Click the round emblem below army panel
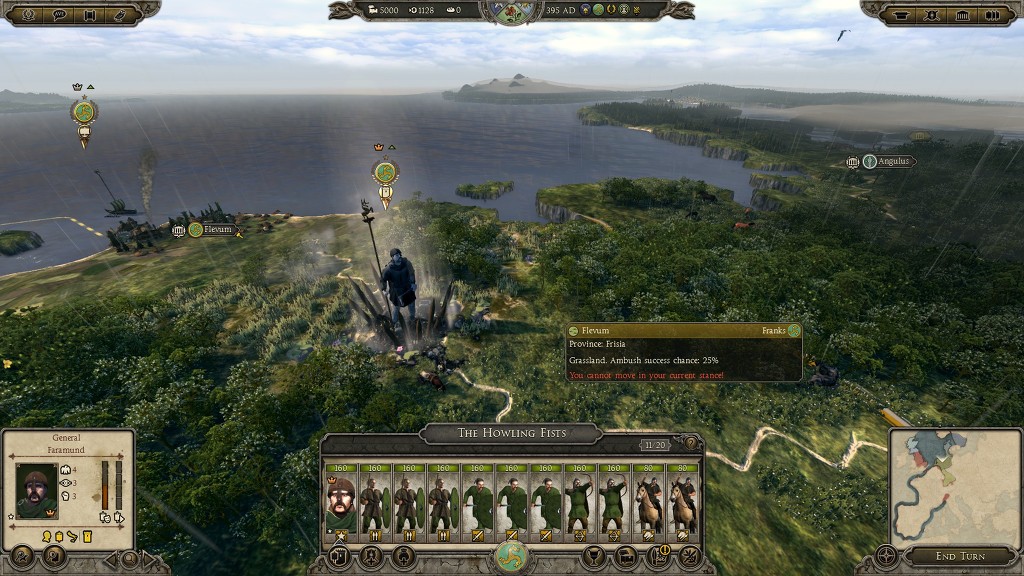The image size is (1024, 576). (512, 557)
